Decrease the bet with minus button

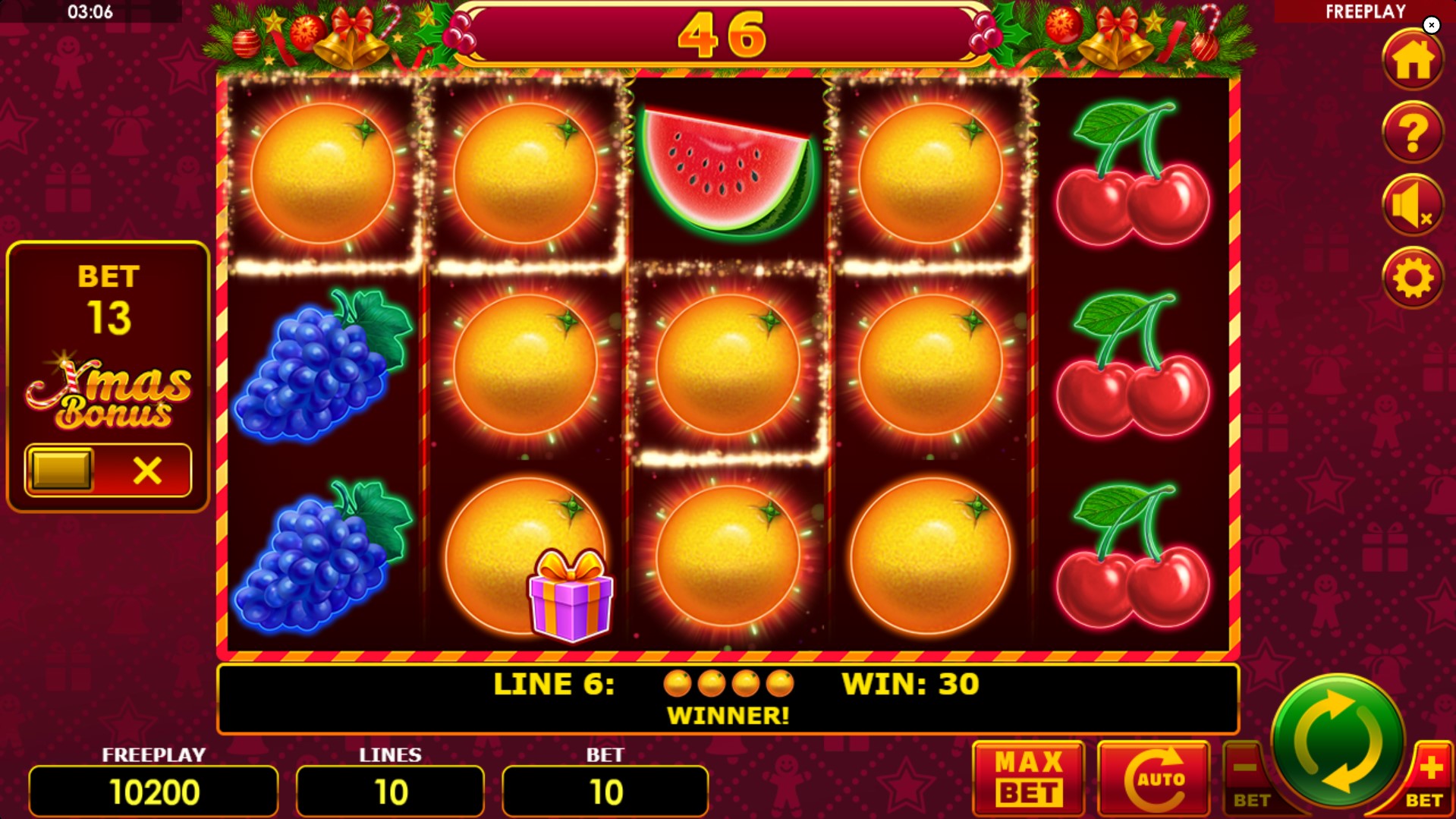pyautogui.click(x=1247, y=777)
